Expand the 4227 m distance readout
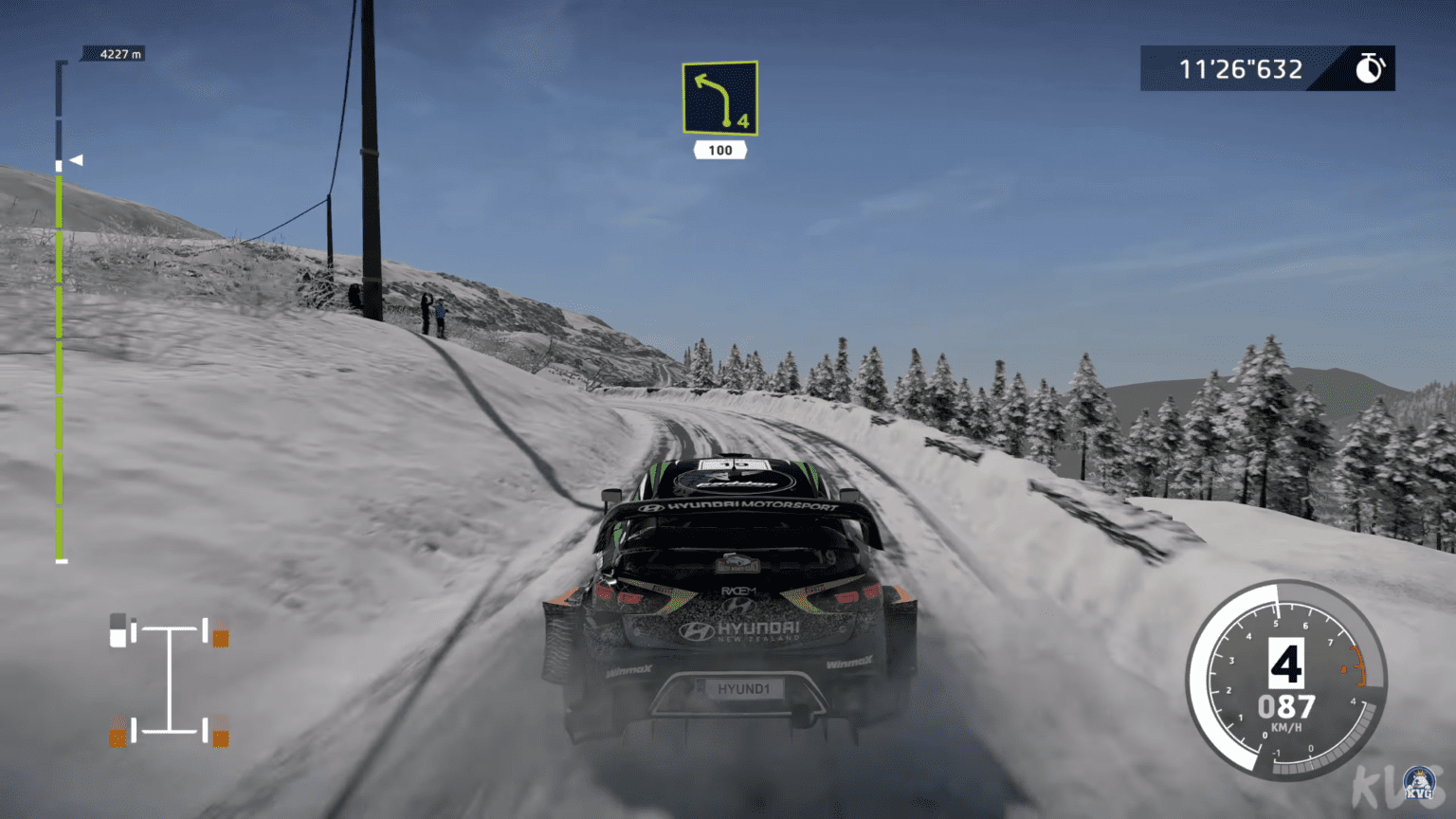Viewport: 1456px width, 819px height. (x=114, y=54)
